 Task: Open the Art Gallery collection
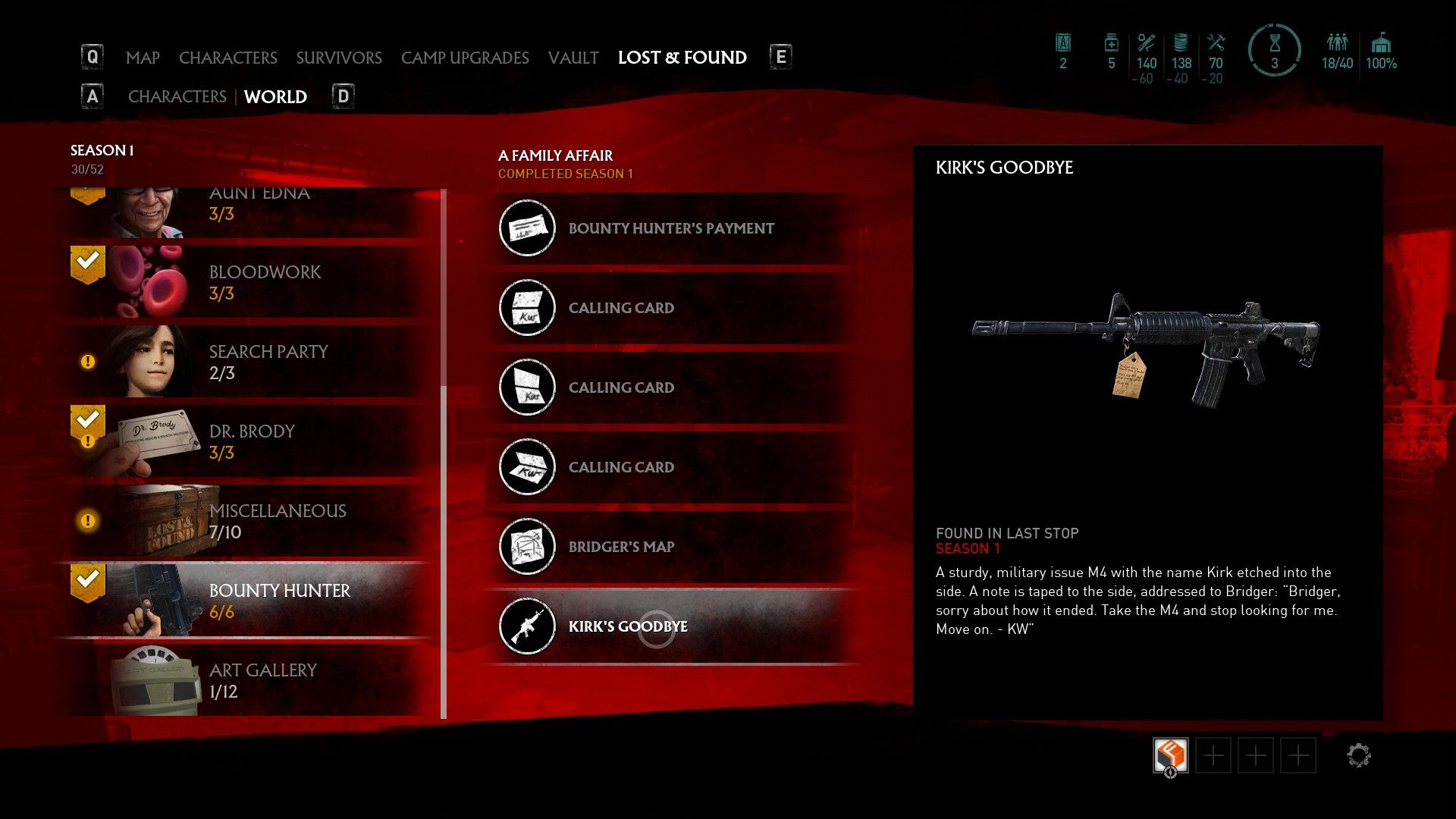coord(250,680)
